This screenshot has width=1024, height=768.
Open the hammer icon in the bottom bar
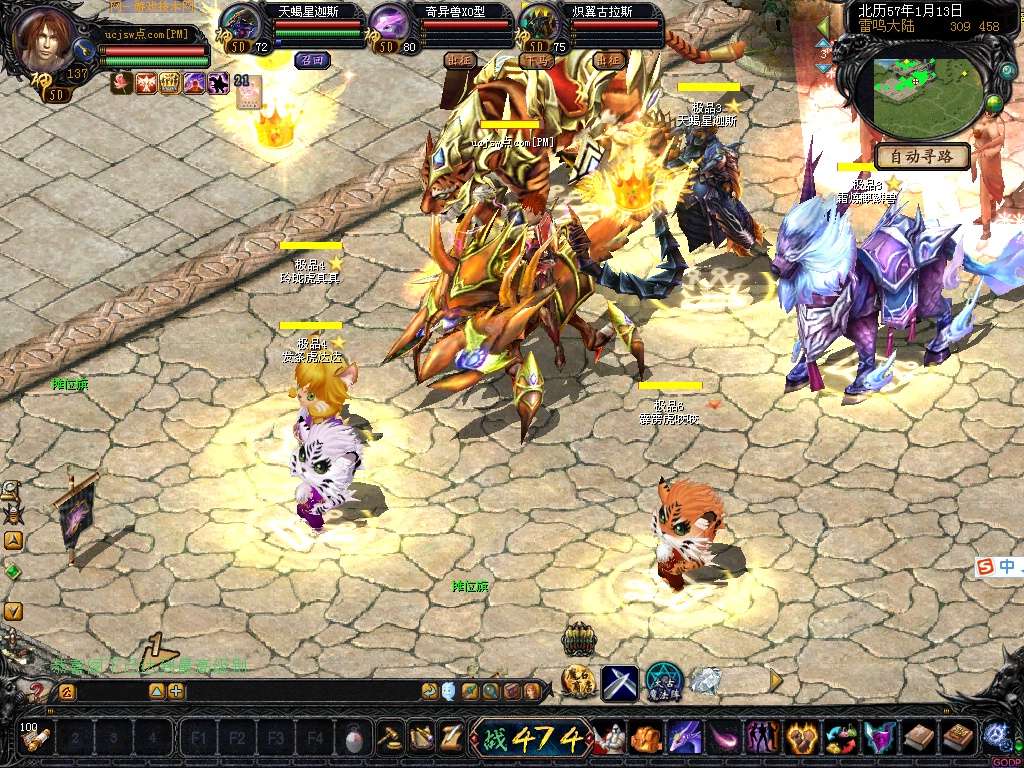pos(390,738)
